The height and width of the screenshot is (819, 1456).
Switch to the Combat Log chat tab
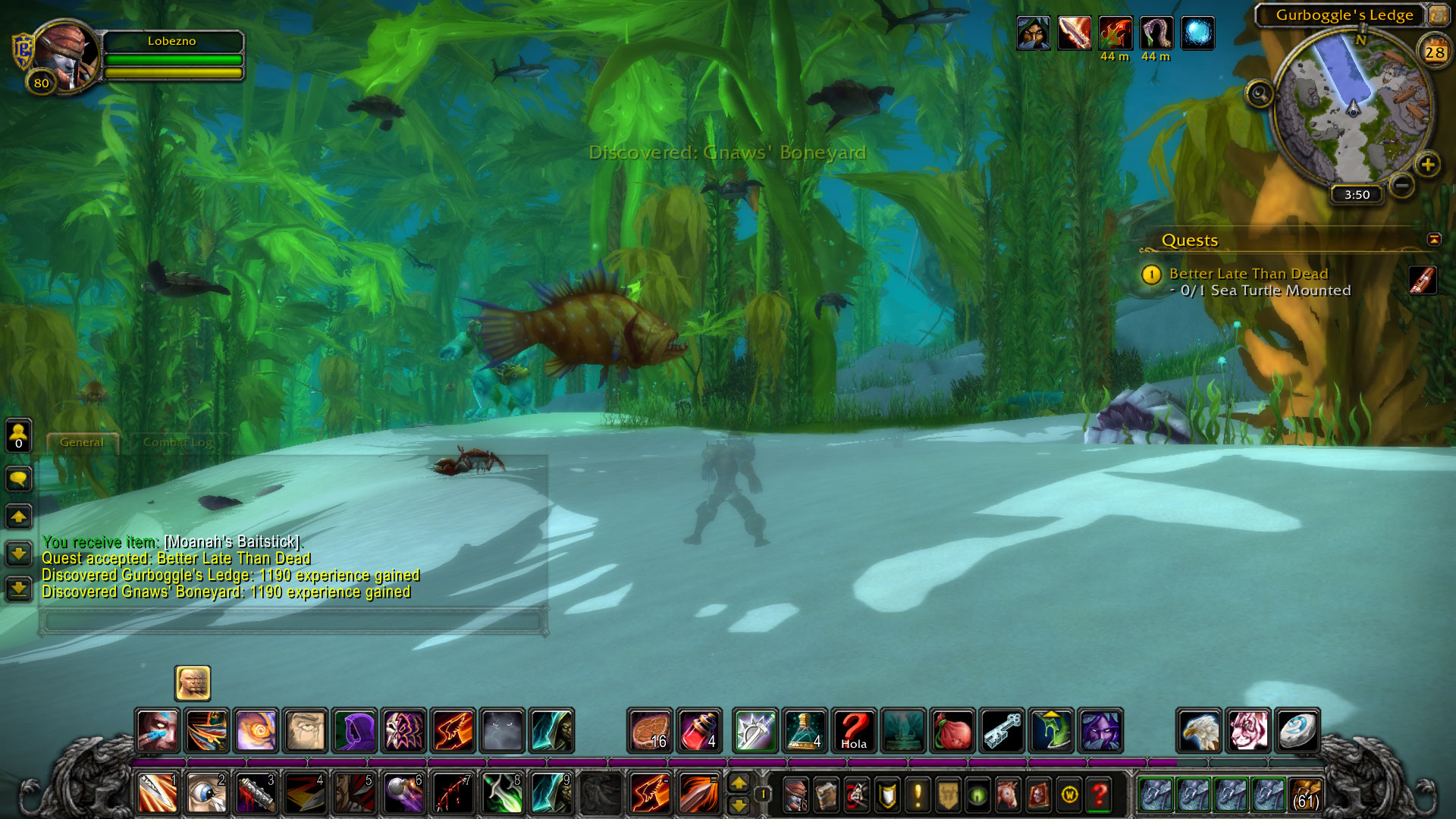[x=177, y=442]
